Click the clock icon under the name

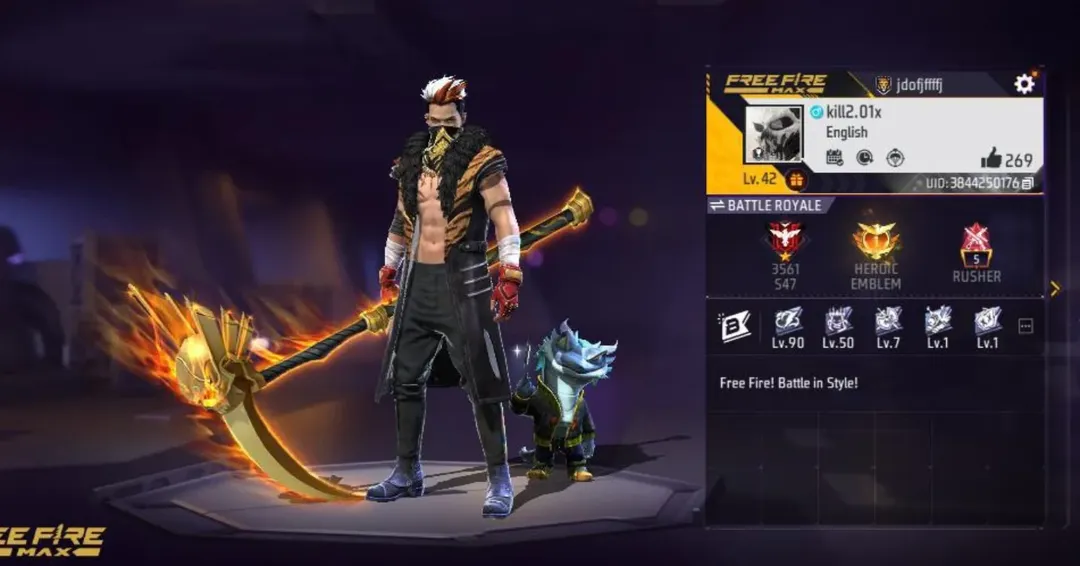tap(864, 157)
